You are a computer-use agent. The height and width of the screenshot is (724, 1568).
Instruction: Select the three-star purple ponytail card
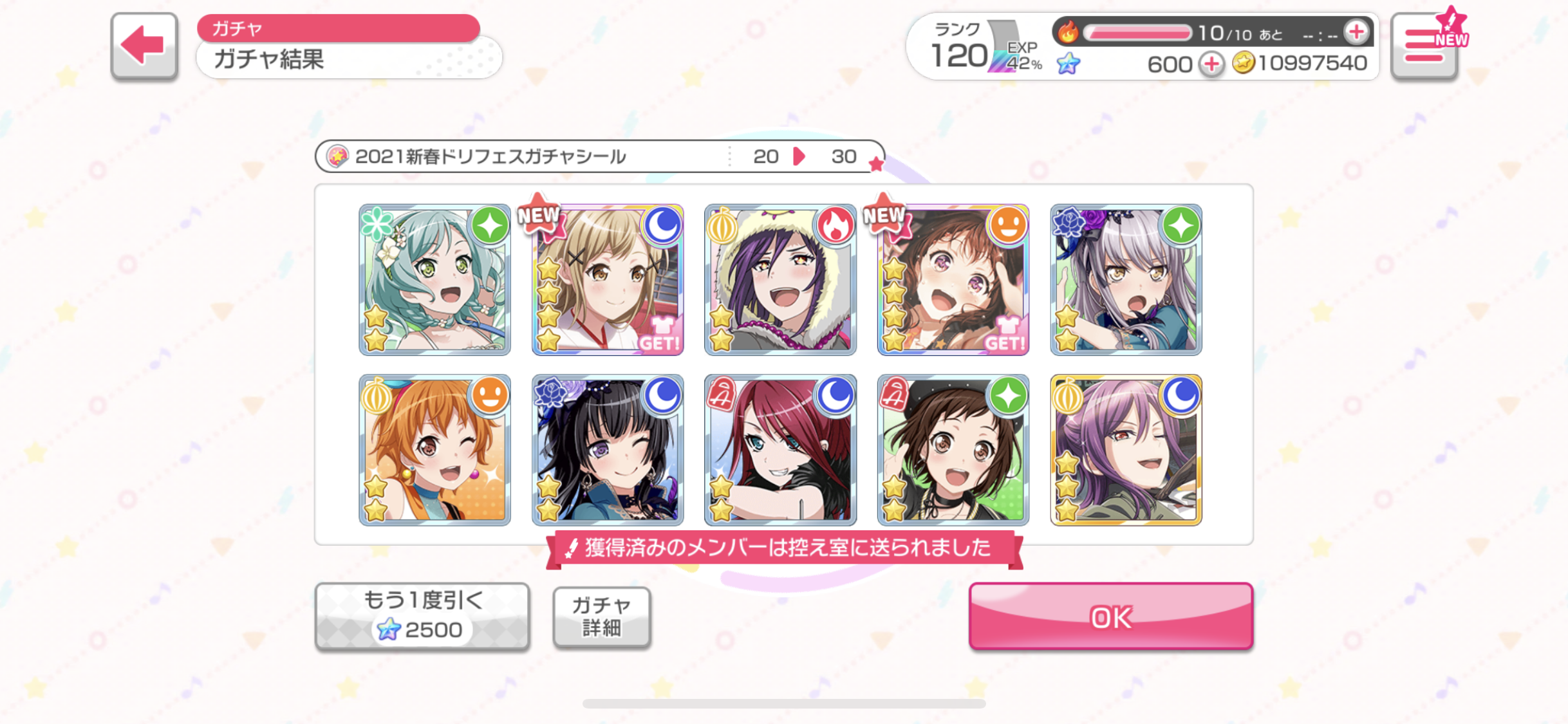tap(1126, 450)
